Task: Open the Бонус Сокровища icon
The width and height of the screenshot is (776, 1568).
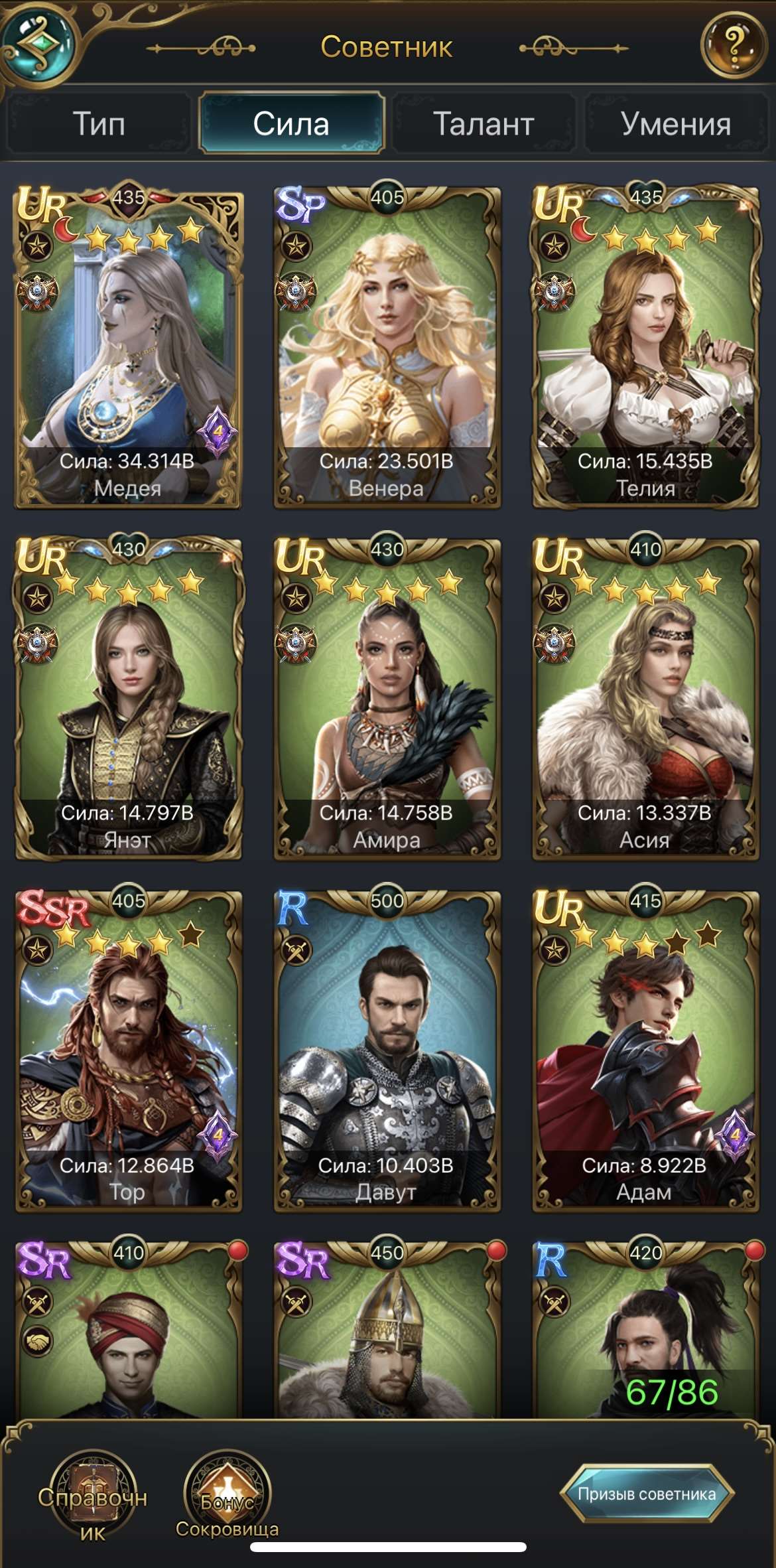Action: coord(227,1493)
